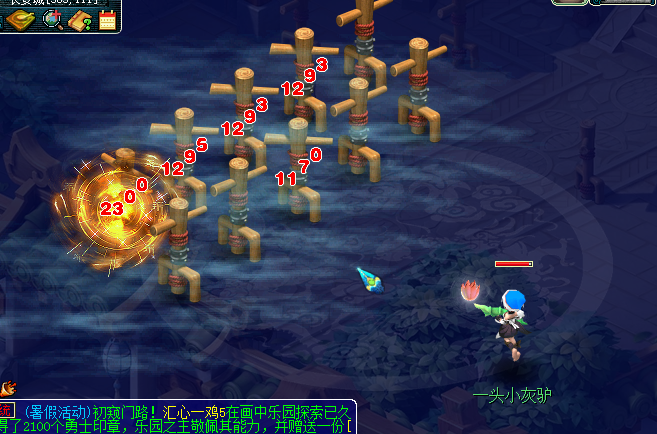Open the help book with question mark
657x434 pixels.
point(80,20)
